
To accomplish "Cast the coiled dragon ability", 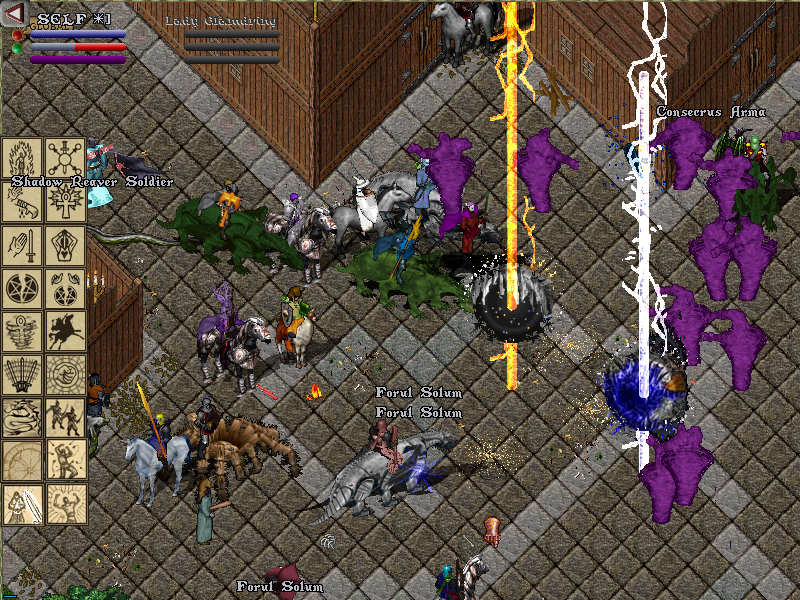I will click(22, 417).
